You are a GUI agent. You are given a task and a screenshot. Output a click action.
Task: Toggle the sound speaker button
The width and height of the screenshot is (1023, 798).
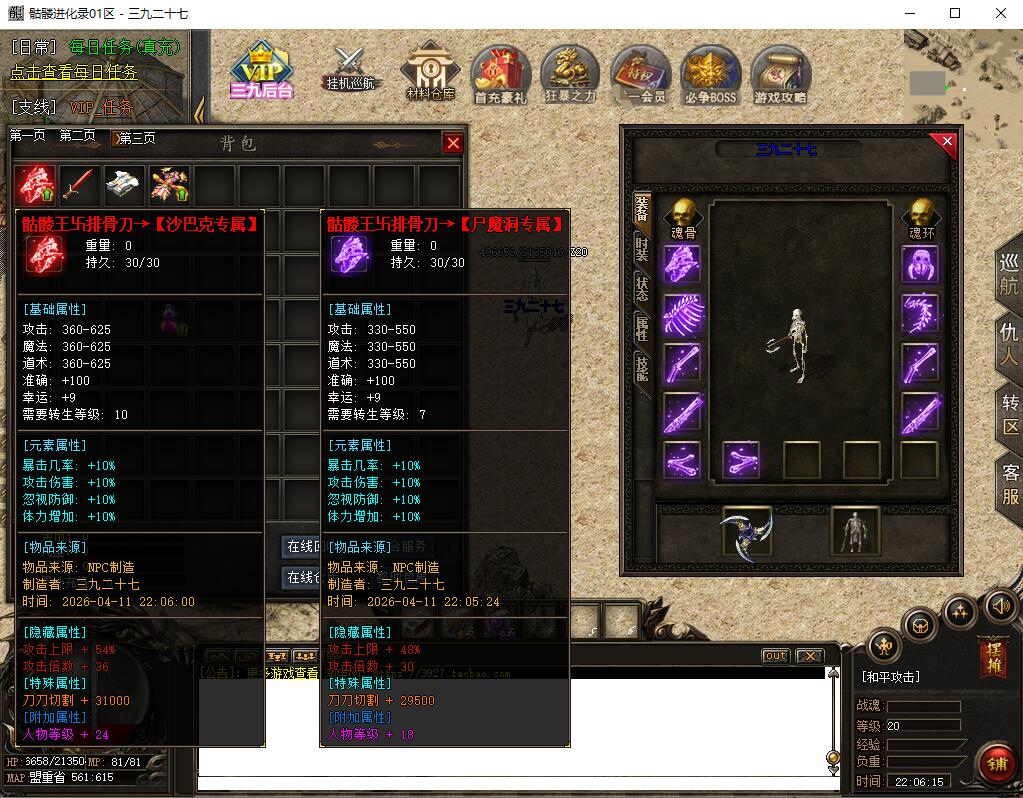click(1001, 605)
